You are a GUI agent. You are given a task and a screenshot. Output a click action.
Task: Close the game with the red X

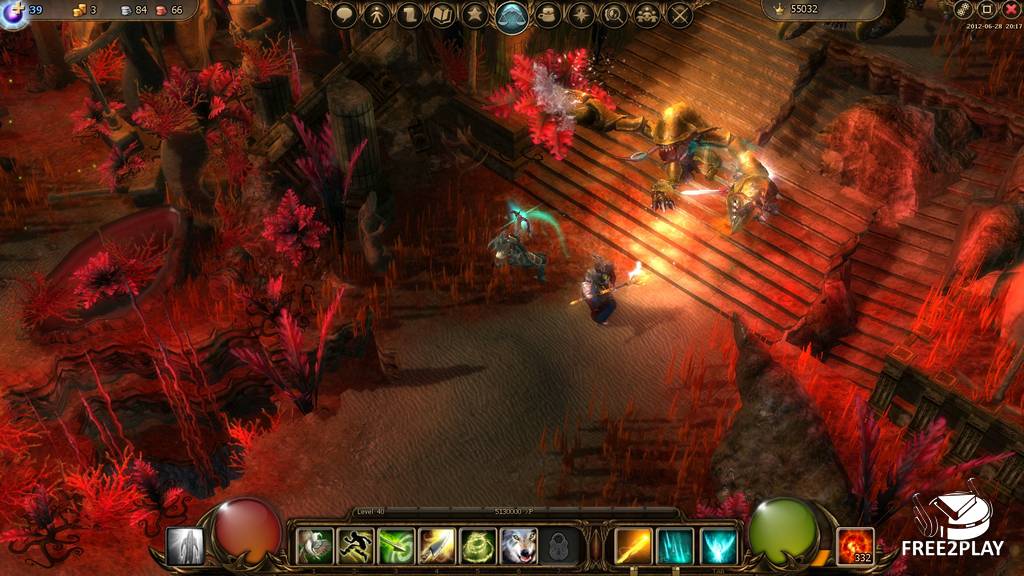click(x=1011, y=9)
